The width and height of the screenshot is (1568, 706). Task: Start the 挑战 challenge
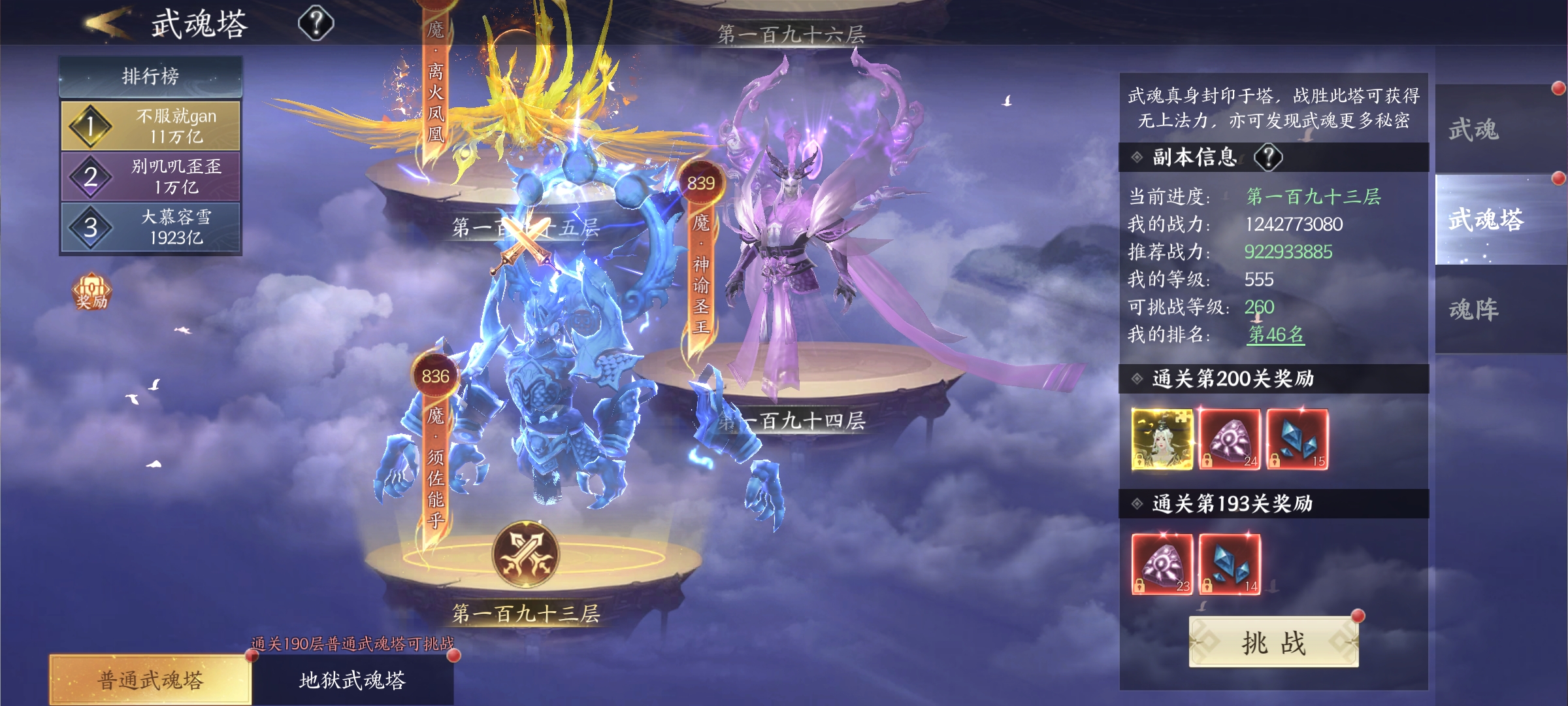pos(1273,643)
